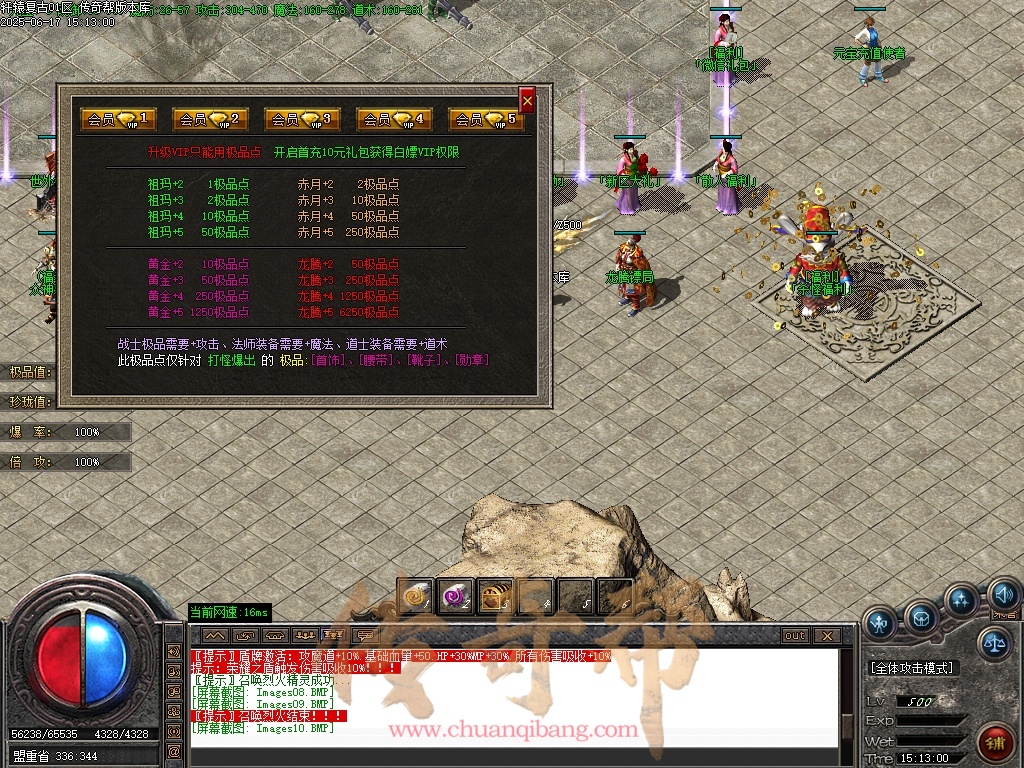The width and height of the screenshot is (1024, 768).
Task: Click the chat panel's out button
Action: click(795, 635)
